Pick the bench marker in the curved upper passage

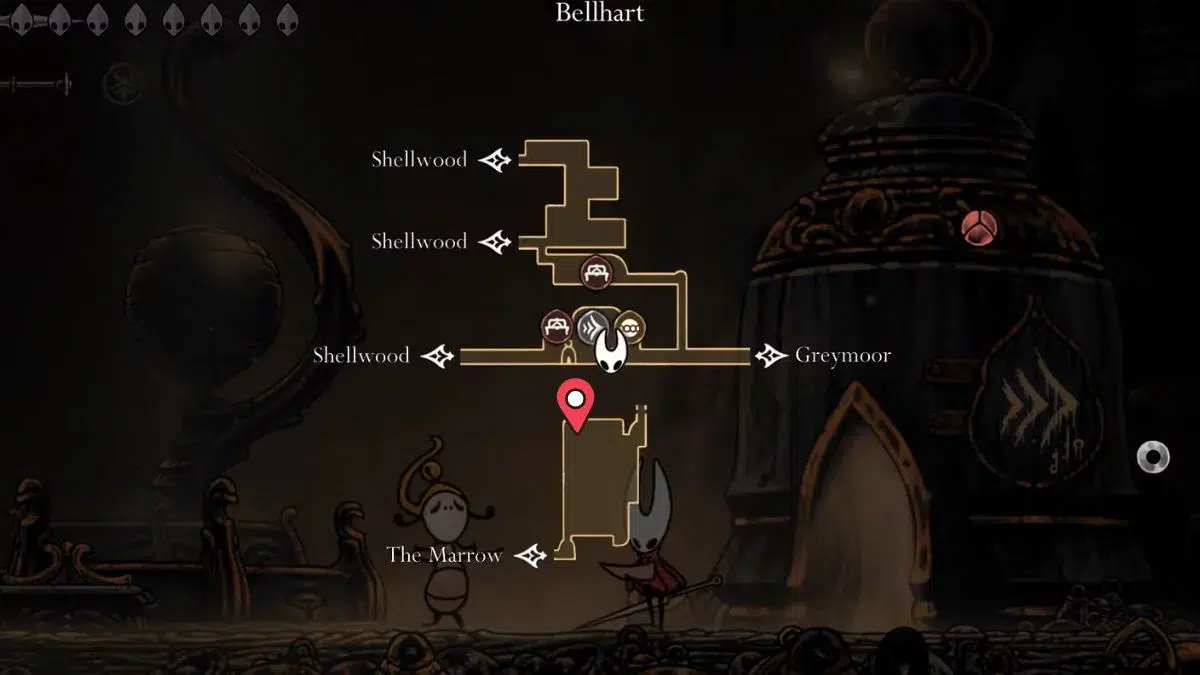pos(596,270)
